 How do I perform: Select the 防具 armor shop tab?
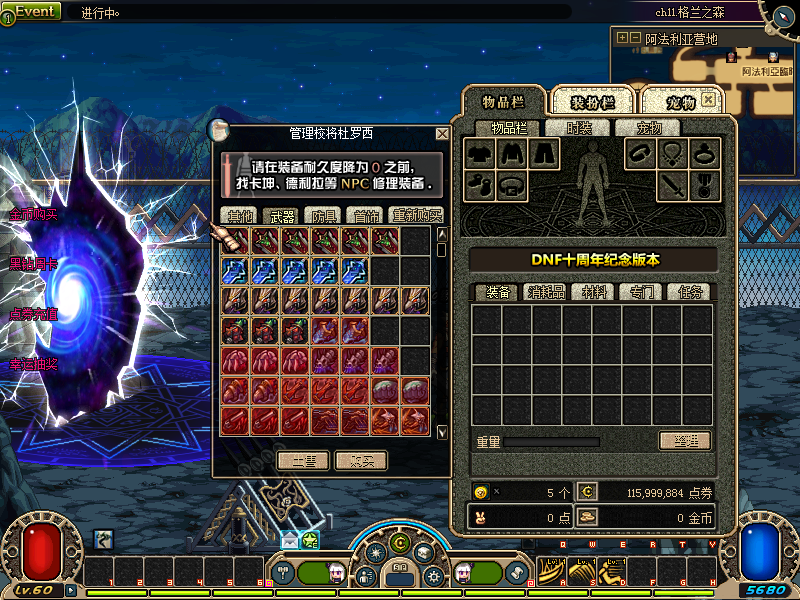[x=324, y=216]
